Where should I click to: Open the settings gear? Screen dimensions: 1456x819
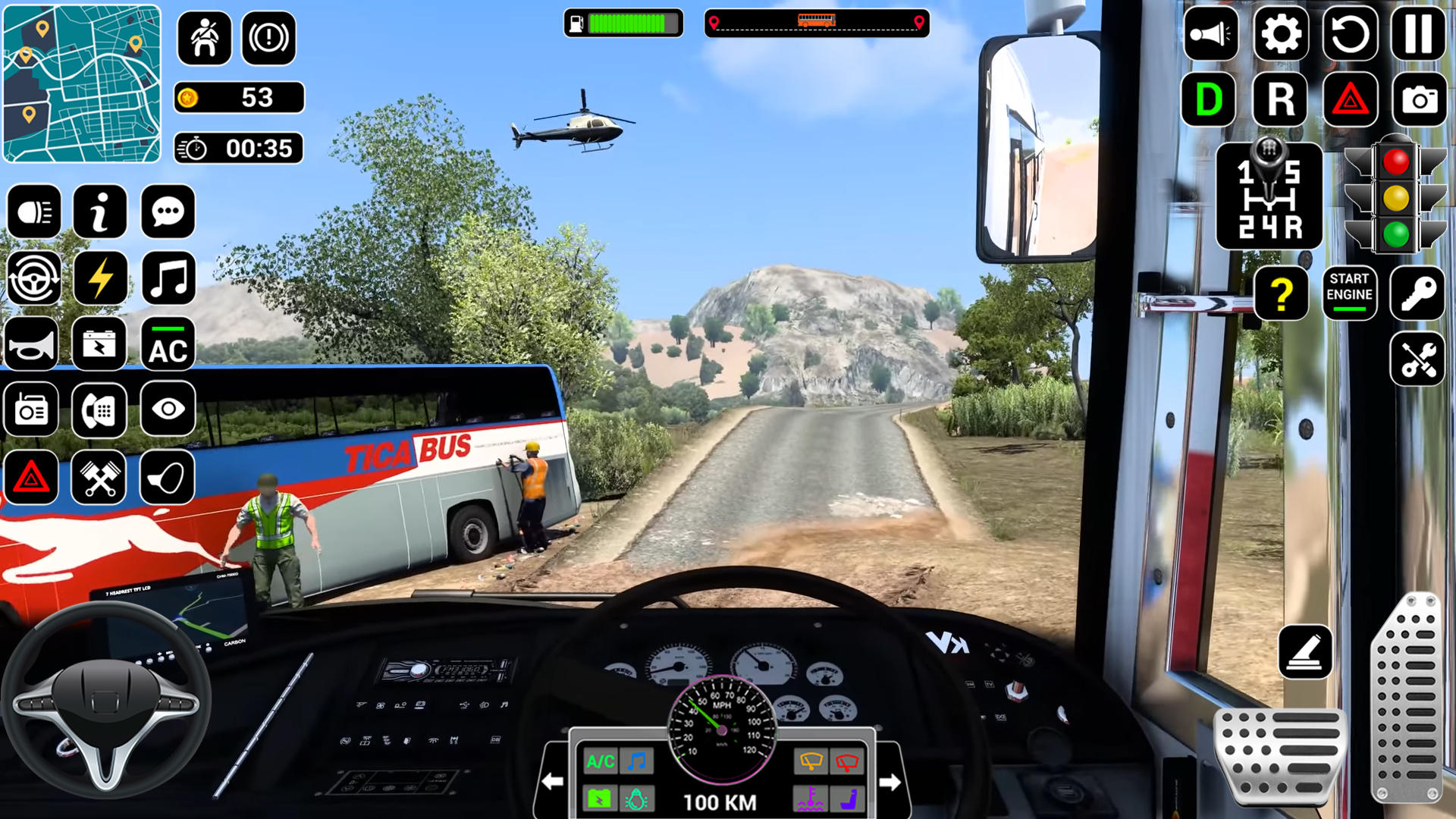pos(1281,34)
